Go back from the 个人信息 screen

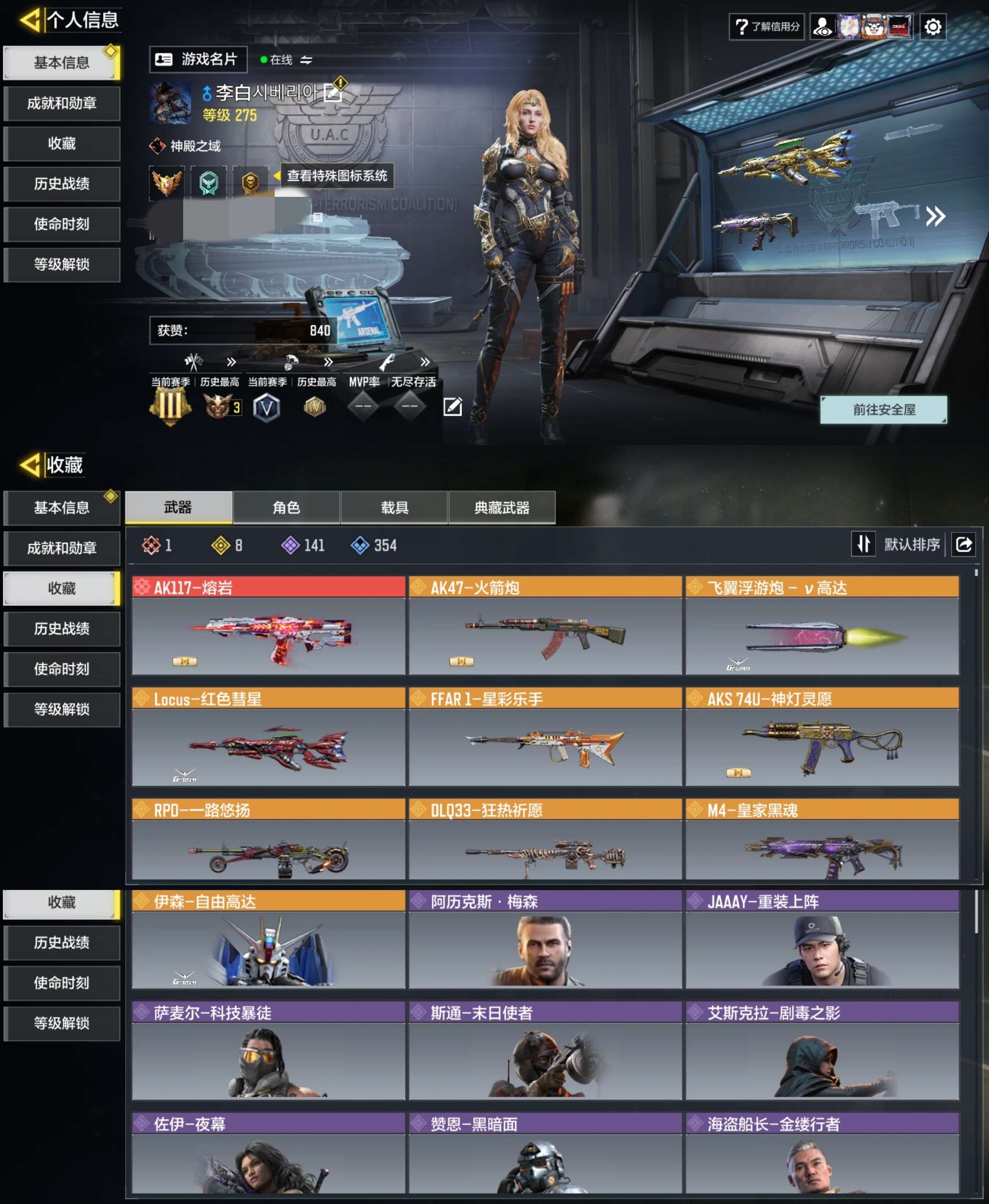(30, 20)
